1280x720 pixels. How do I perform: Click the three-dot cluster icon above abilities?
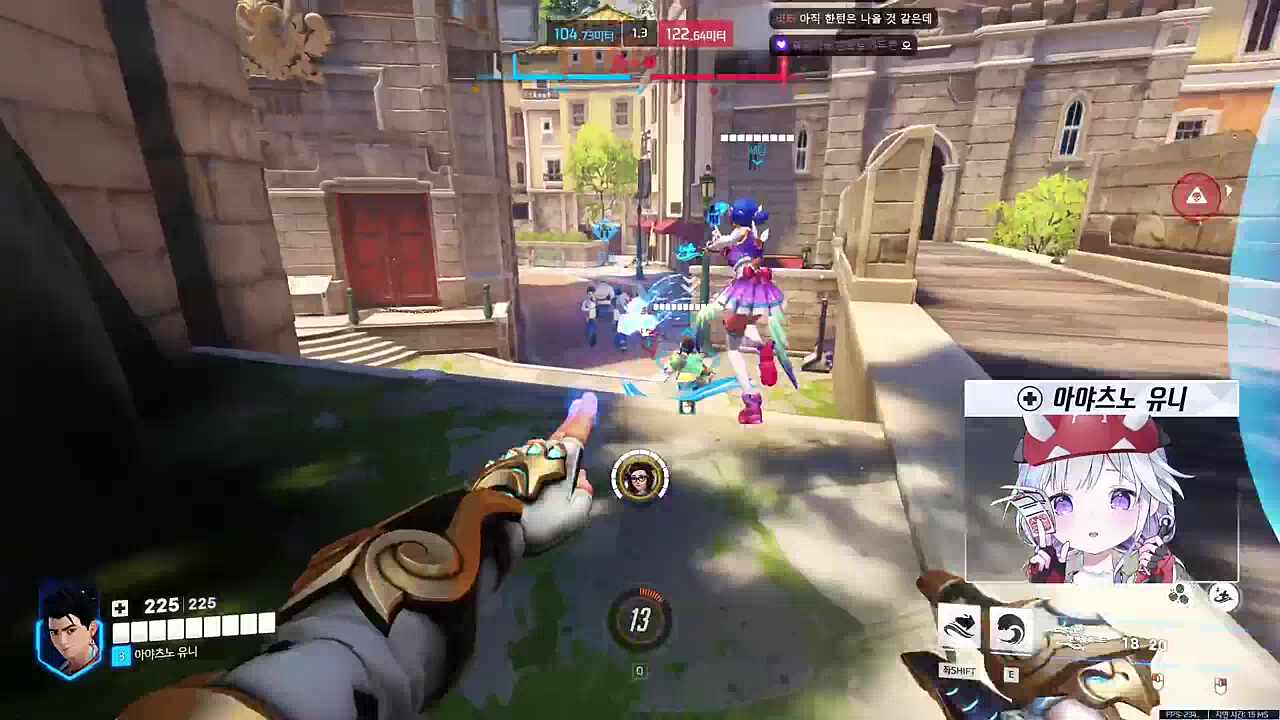coord(1178,593)
